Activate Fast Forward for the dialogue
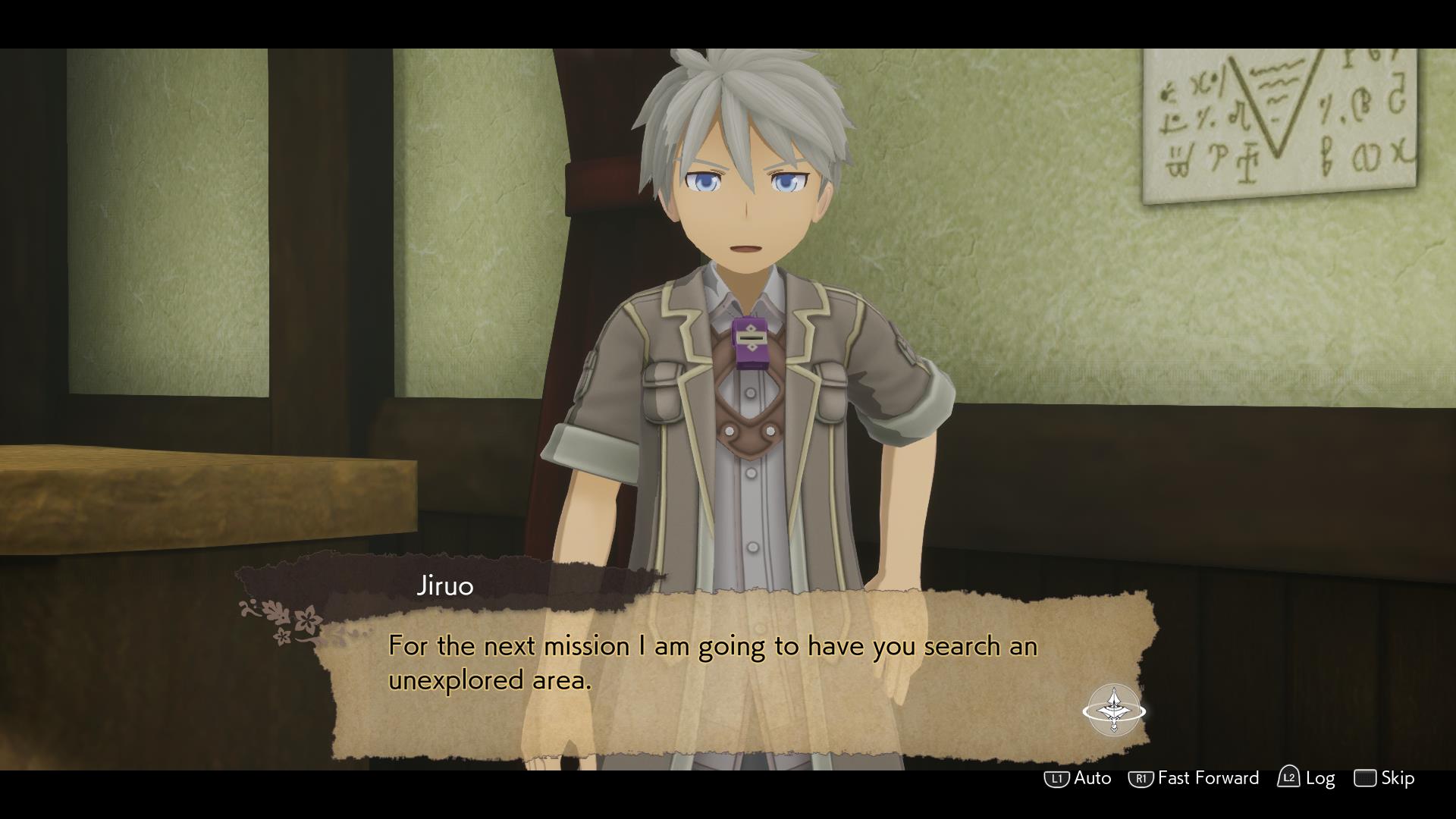Screen dimensions: 1456x819 coord(1194,778)
